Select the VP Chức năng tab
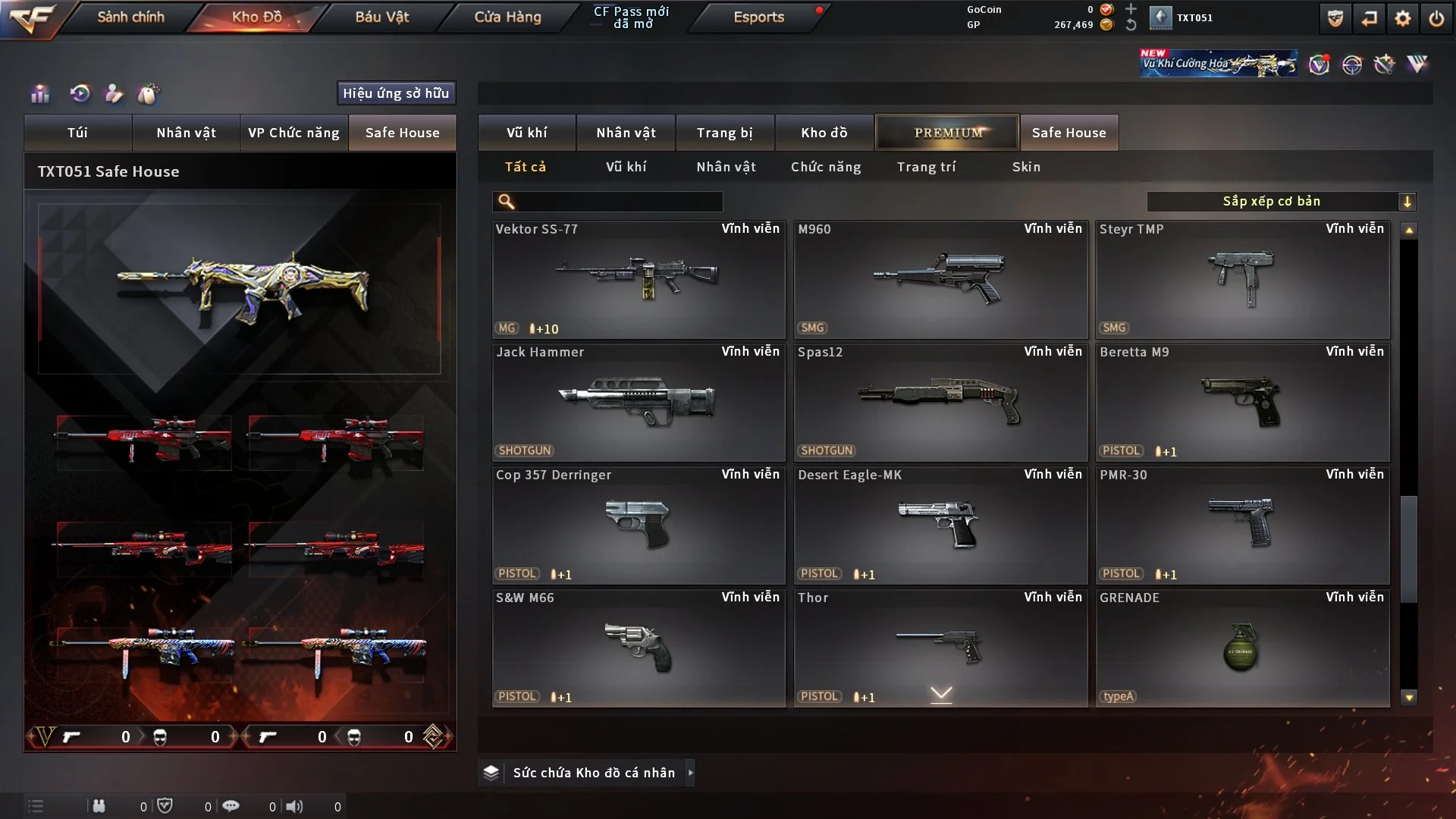1456x819 pixels. coord(293,133)
